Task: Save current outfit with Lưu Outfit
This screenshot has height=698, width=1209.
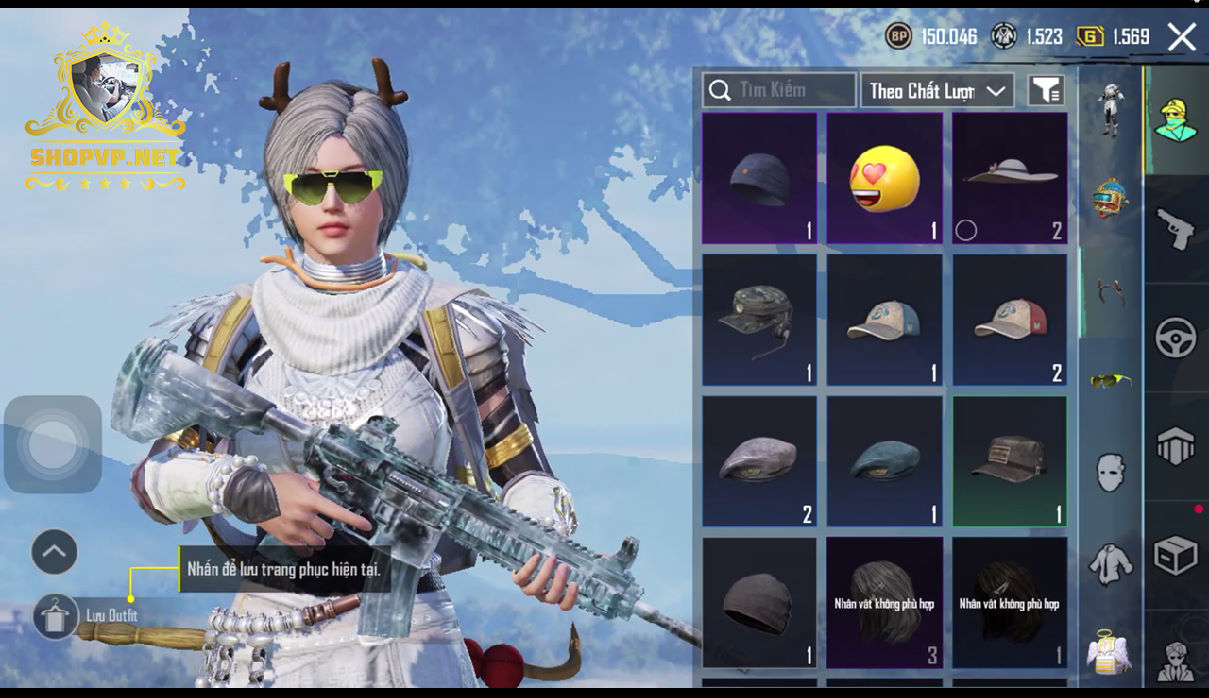Action: [x=56, y=615]
